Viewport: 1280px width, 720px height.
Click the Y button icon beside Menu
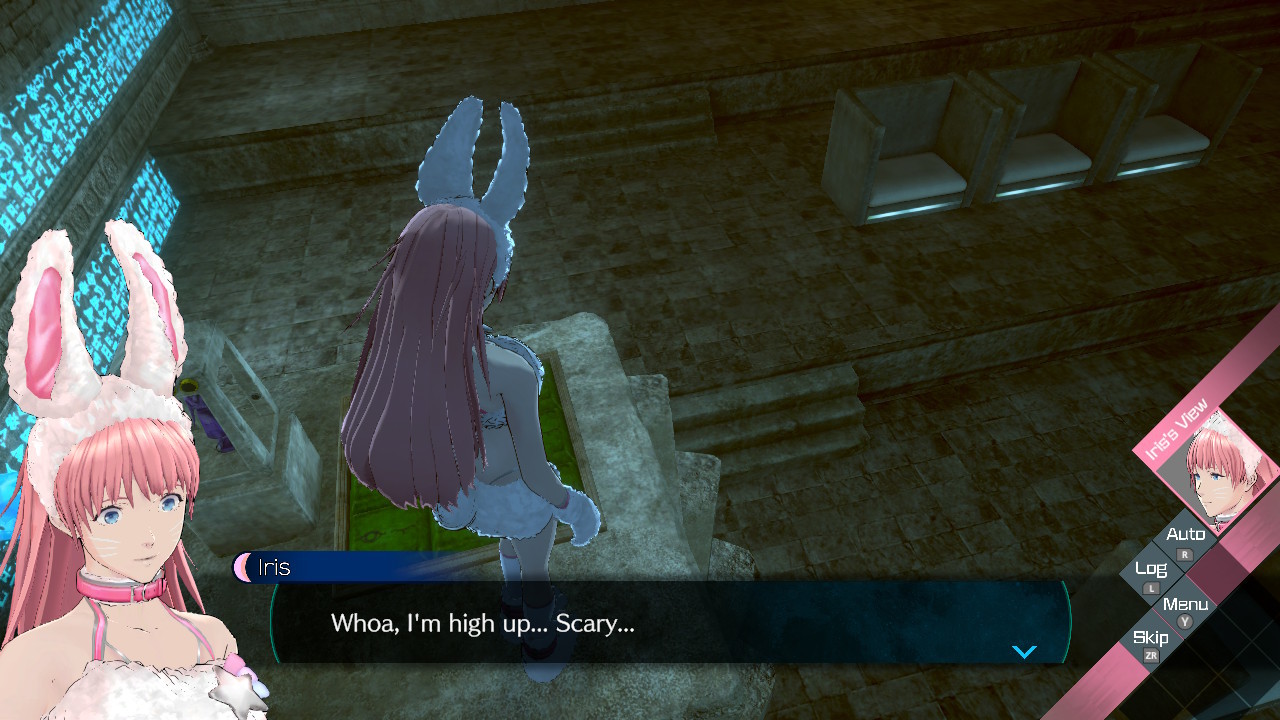click(x=1185, y=623)
